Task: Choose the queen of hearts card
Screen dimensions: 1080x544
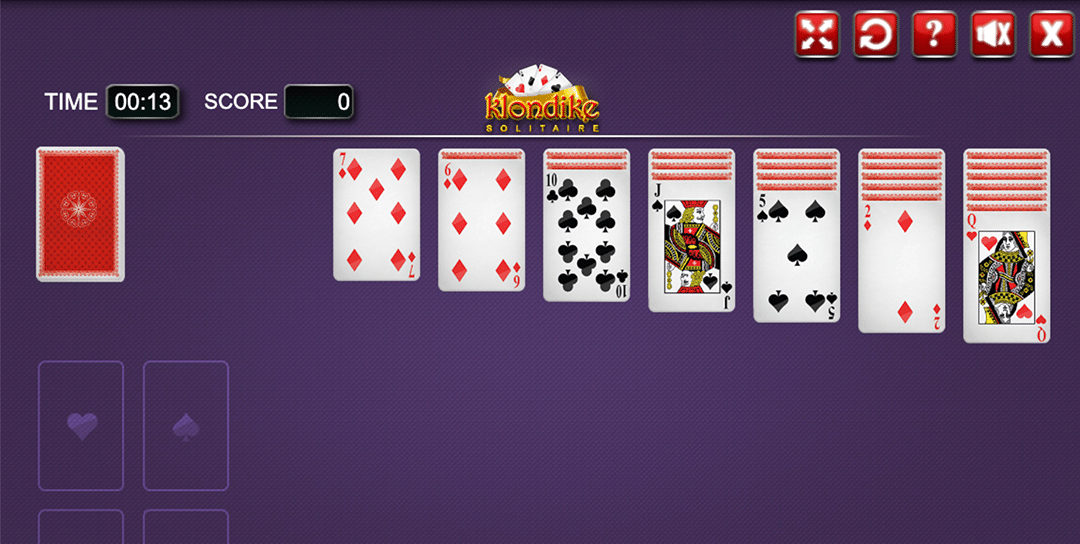Action: coord(1006,278)
